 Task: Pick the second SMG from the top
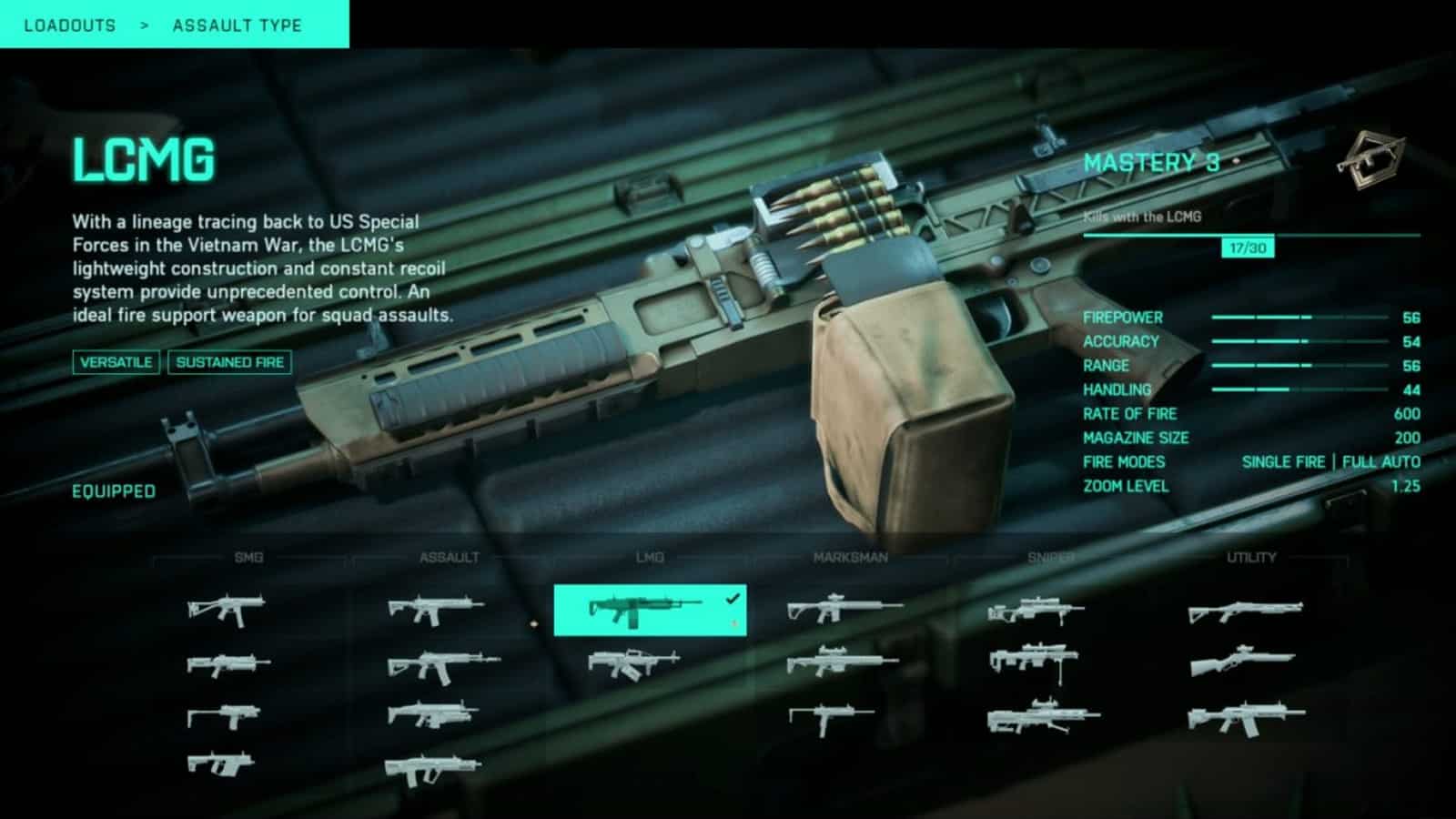227,664
